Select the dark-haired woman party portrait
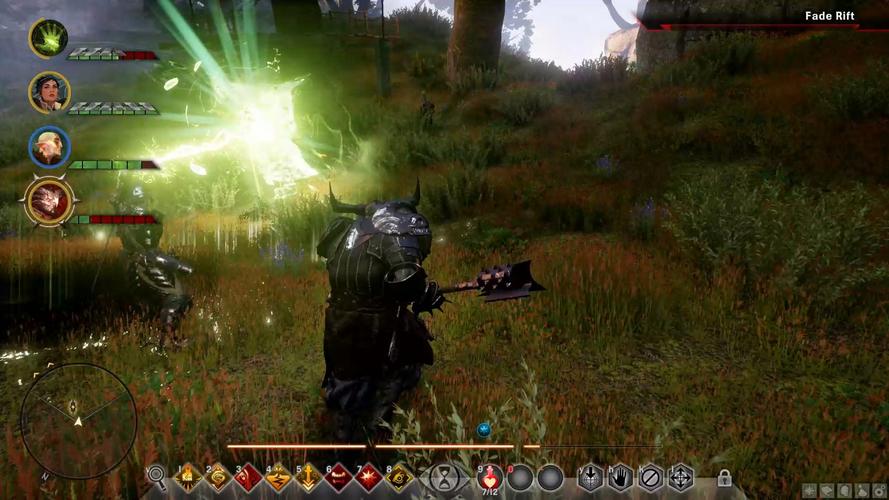Image resolution: width=889 pixels, height=500 pixels. pyautogui.click(x=49, y=92)
